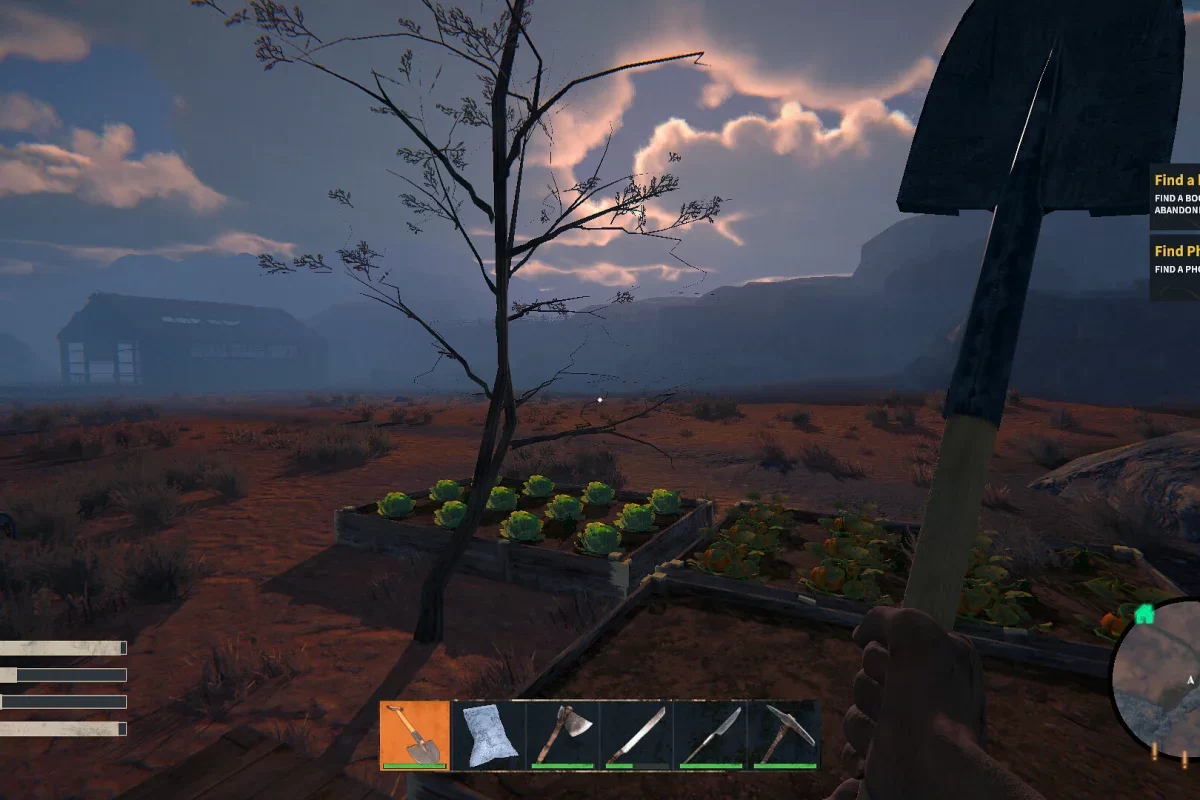Image resolution: width=1200 pixels, height=800 pixels.
Task: Select the knife hotbar slot
Action: click(711, 735)
